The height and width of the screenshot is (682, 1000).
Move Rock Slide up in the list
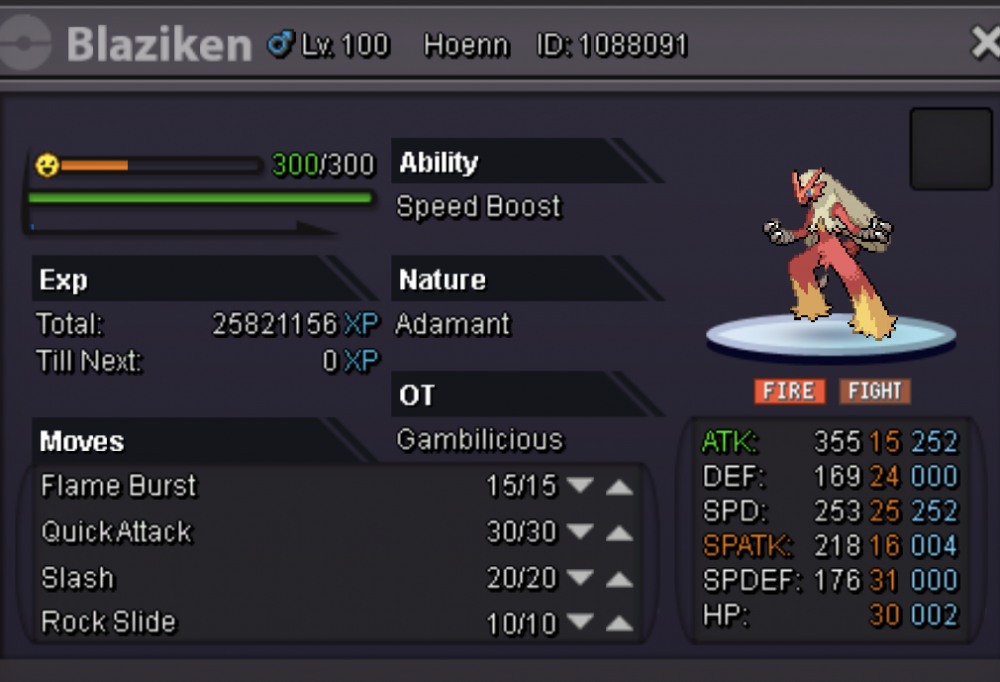coord(620,625)
